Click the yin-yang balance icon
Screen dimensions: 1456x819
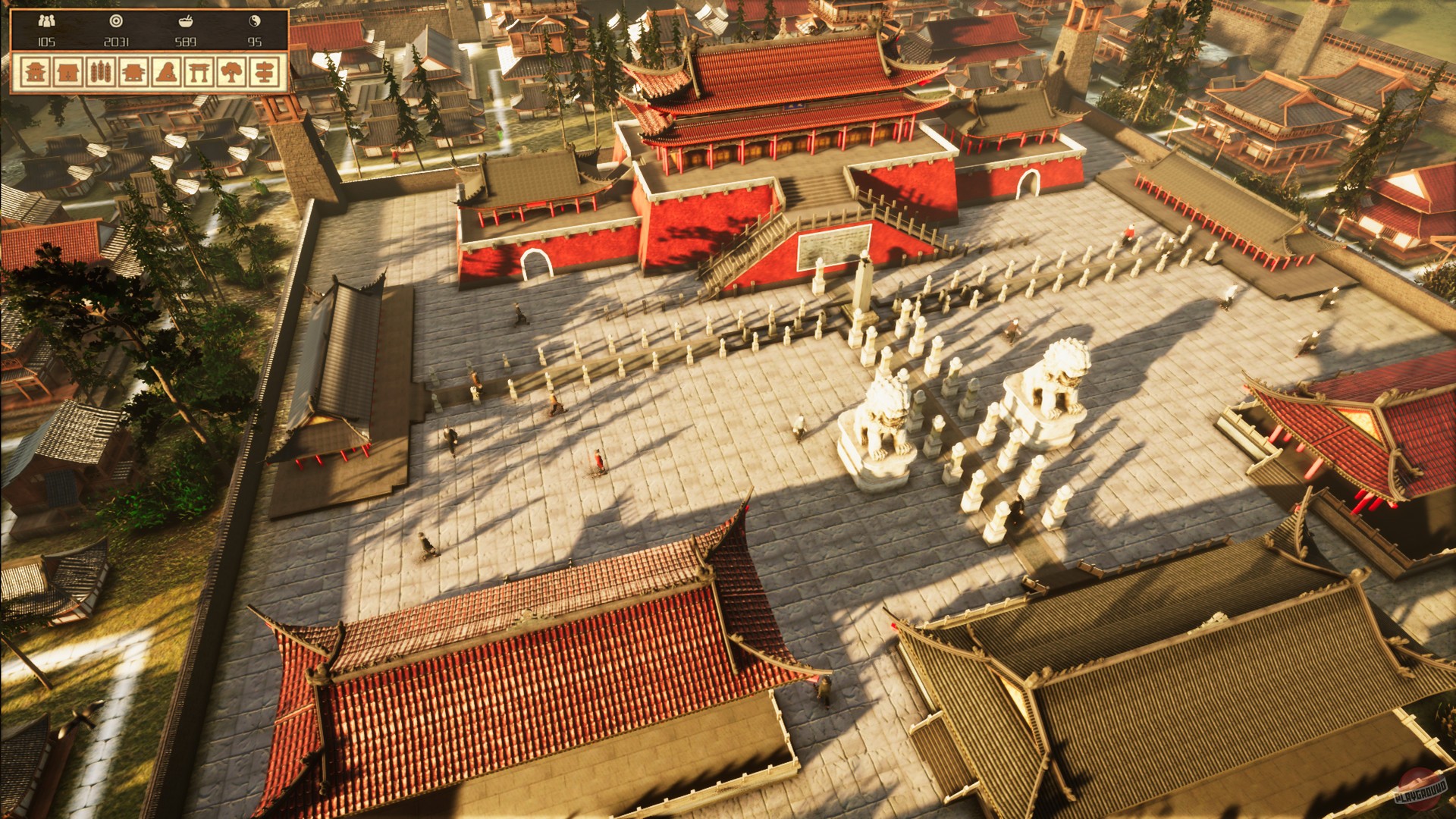point(256,20)
